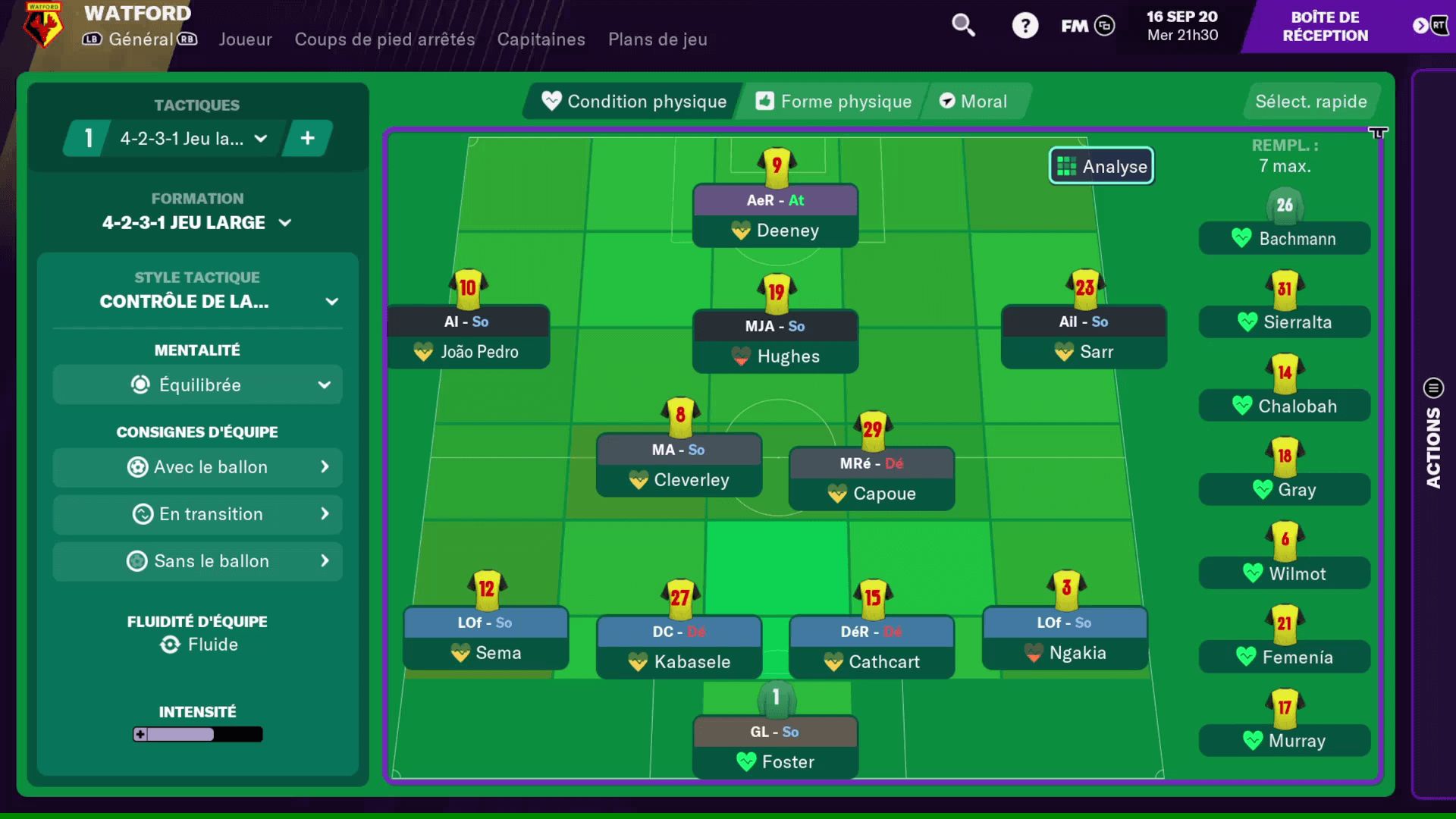Open the Boîte de réception

pyautogui.click(x=1326, y=27)
